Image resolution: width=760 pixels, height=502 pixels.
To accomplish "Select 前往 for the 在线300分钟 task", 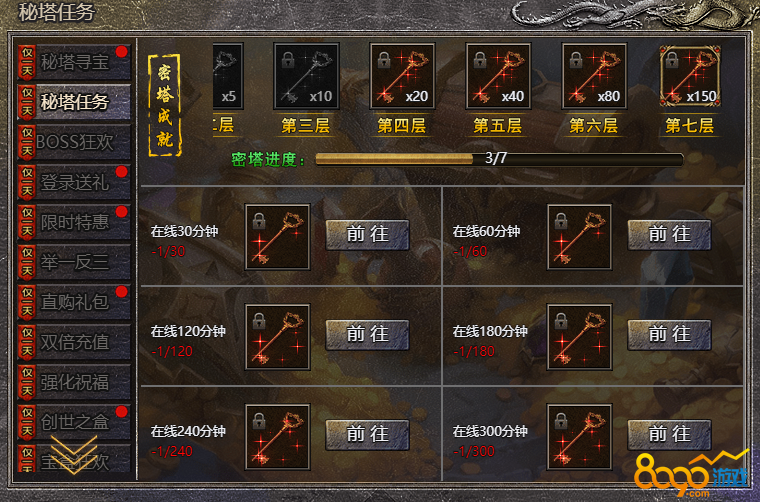I will click(x=669, y=434).
